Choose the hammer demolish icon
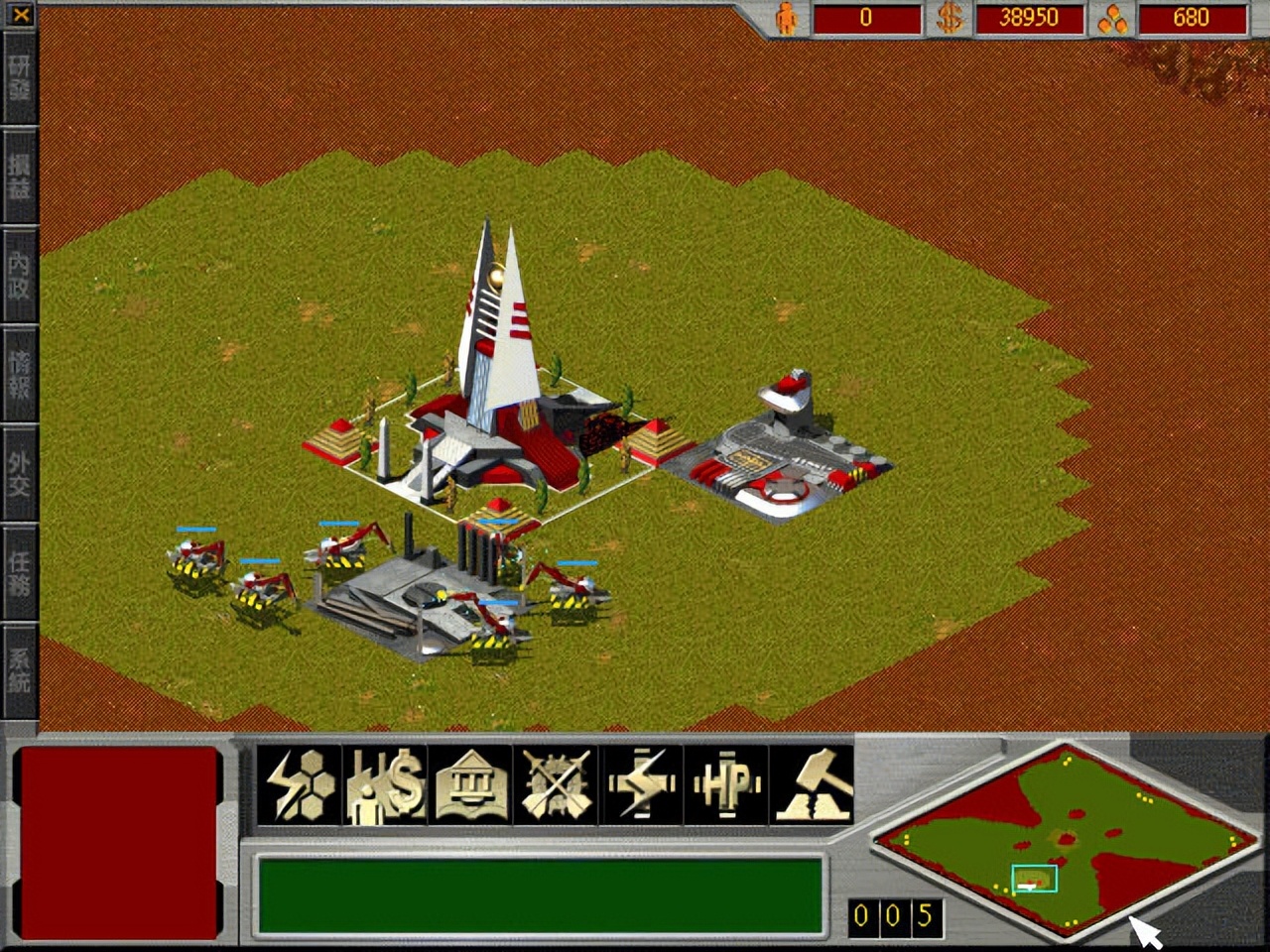 click(x=812, y=784)
